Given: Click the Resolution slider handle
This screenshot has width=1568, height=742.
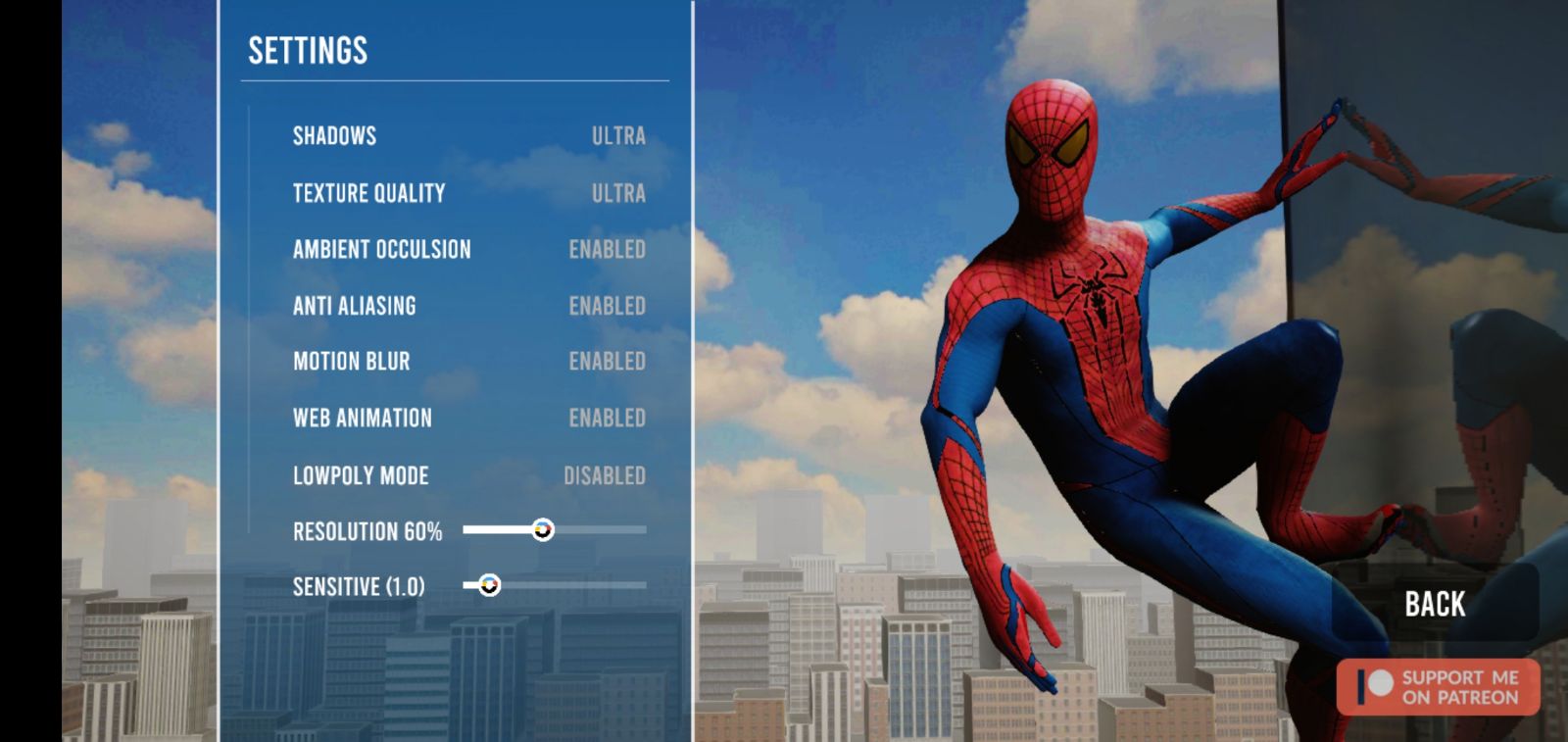Looking at the screenshot, I should pyautogui.click(x=543, y=530).
